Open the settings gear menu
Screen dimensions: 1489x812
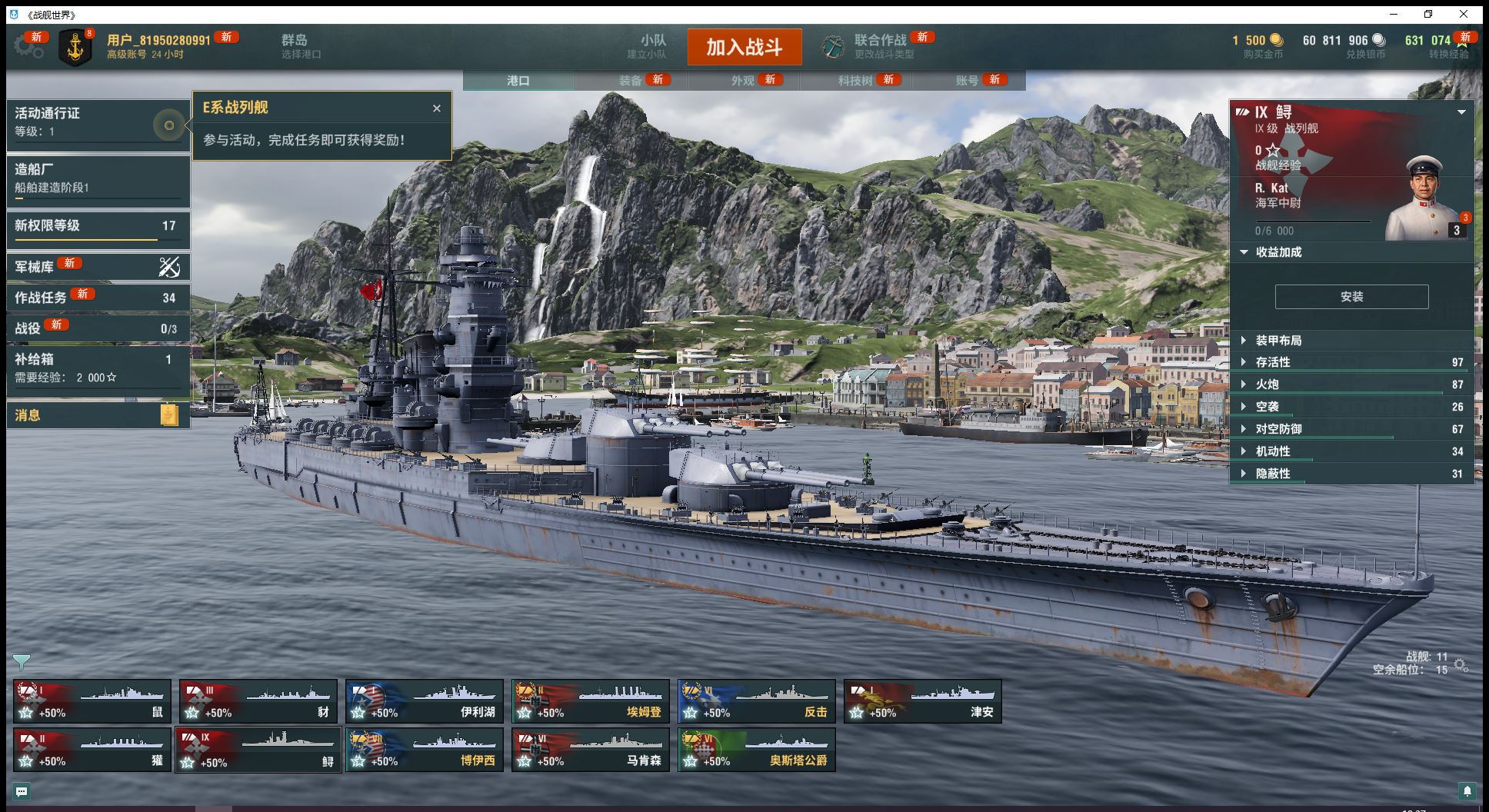(28, 46)
